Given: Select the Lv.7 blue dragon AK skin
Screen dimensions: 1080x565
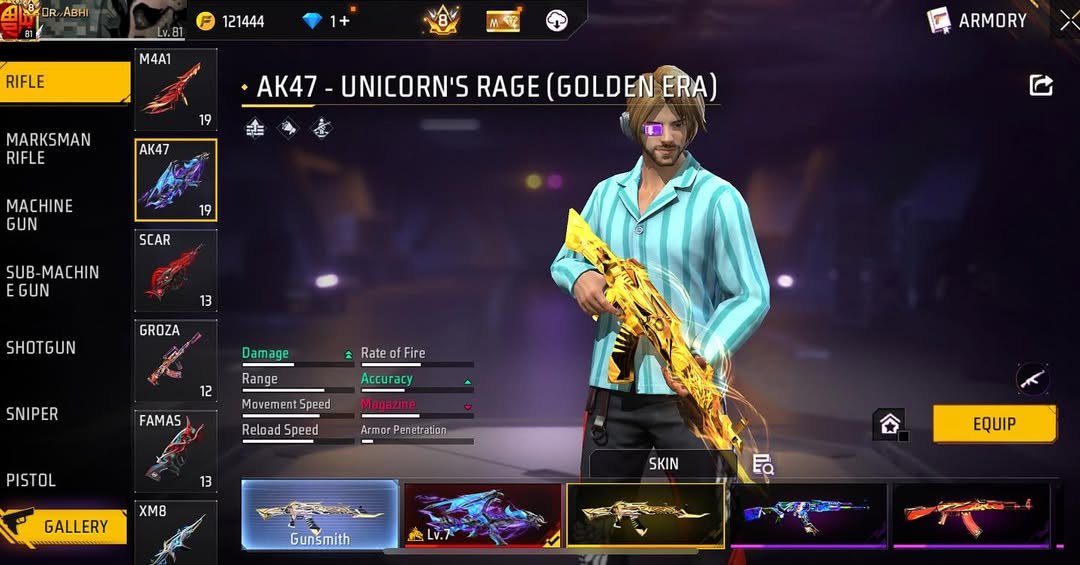Looking at the screenshot, I should 482,516.
